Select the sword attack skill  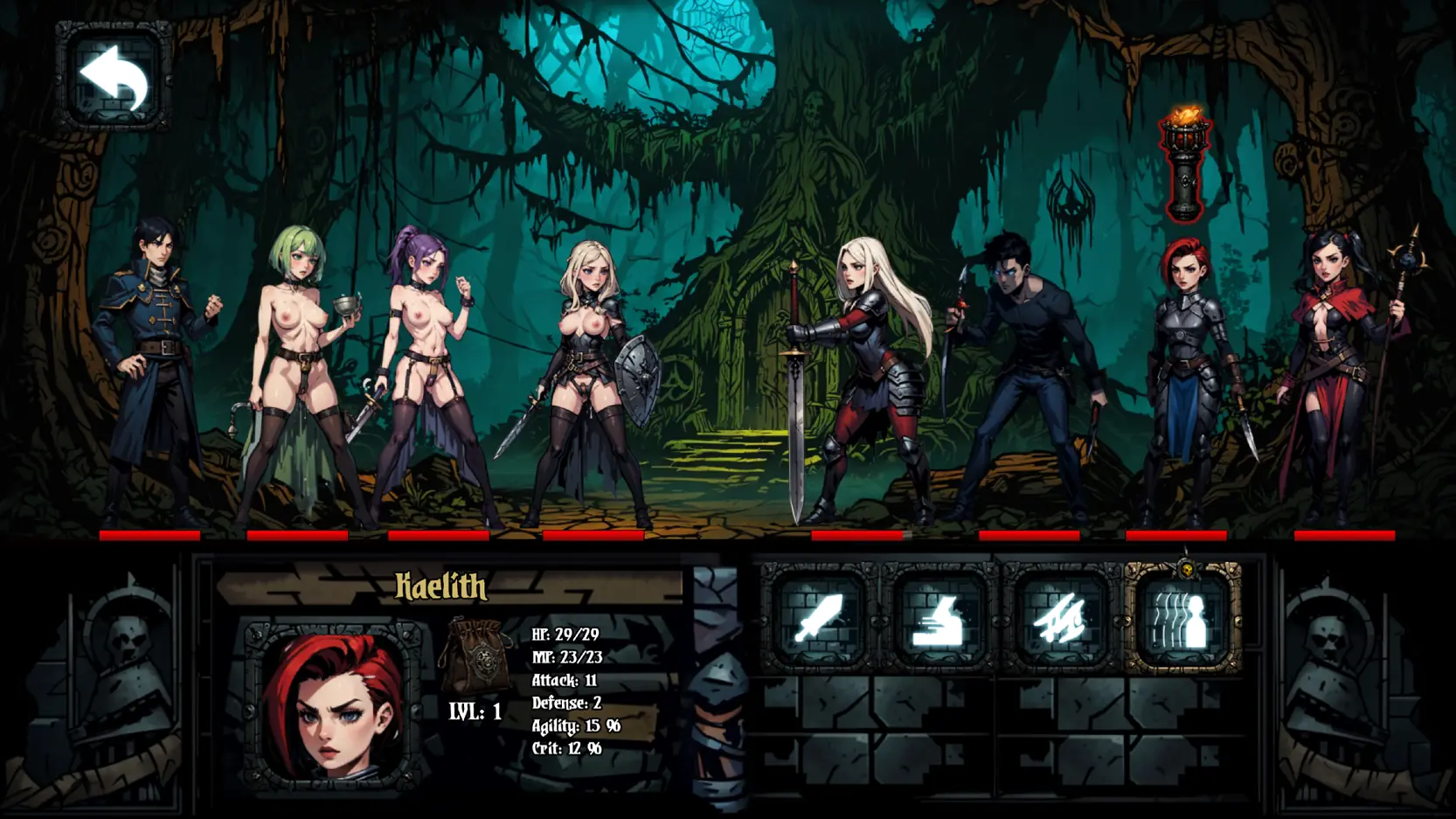[x=818, y=619]
